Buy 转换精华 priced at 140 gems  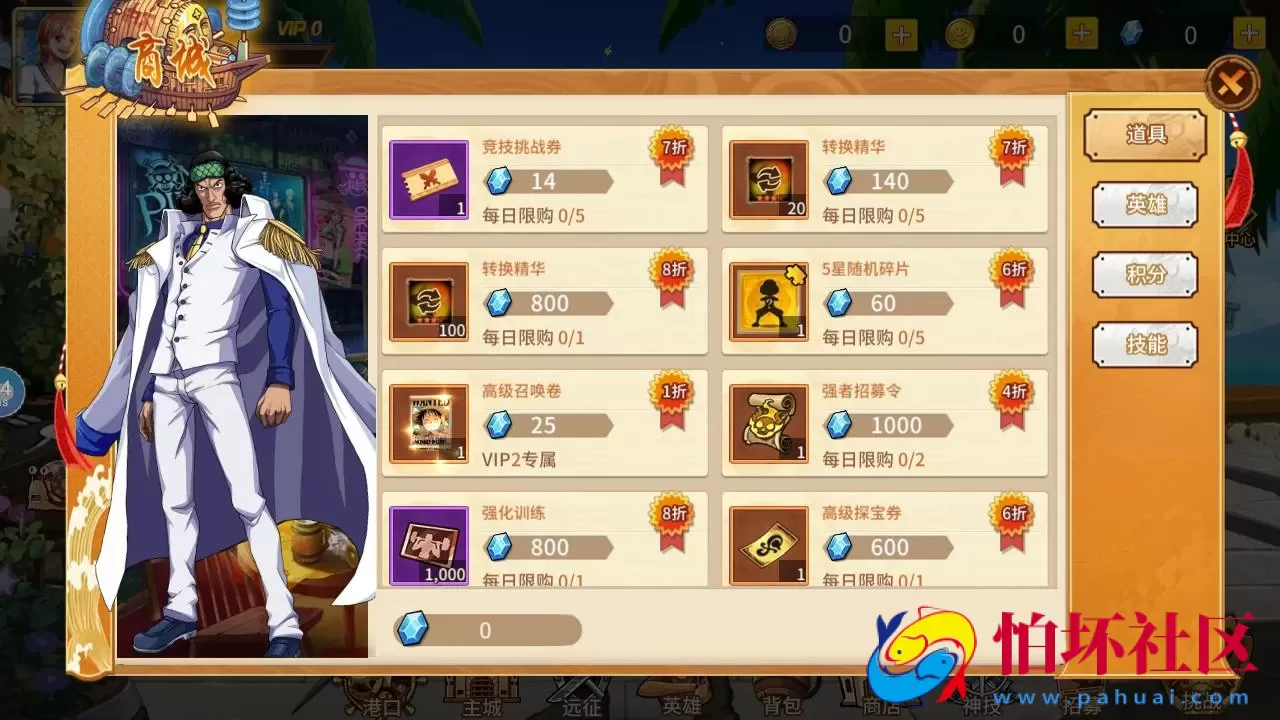click(889, 181)
